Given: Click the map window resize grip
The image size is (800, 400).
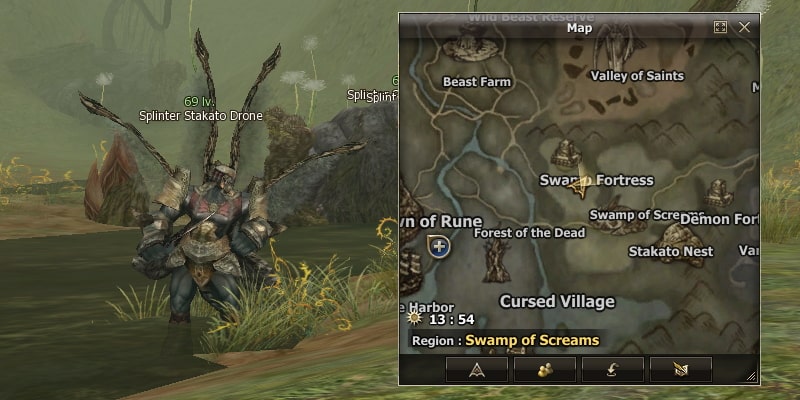Looking at the screenshot, I should click(x=751, y=376).
